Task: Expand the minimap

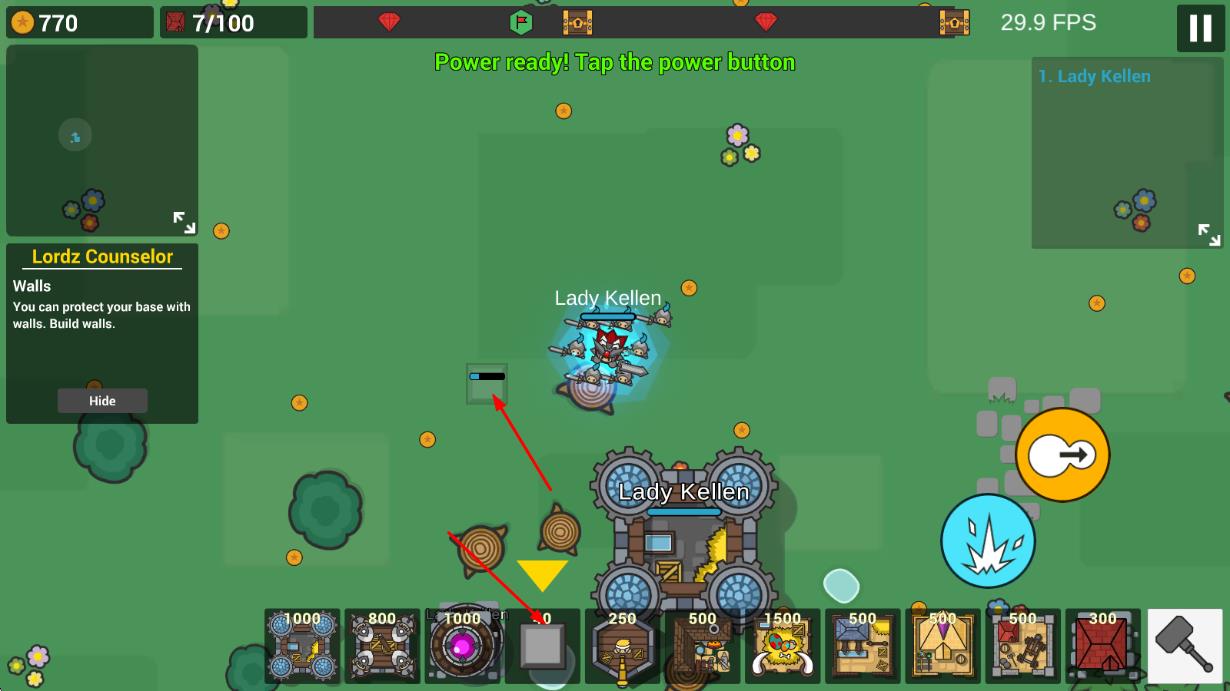Action: 184,222
